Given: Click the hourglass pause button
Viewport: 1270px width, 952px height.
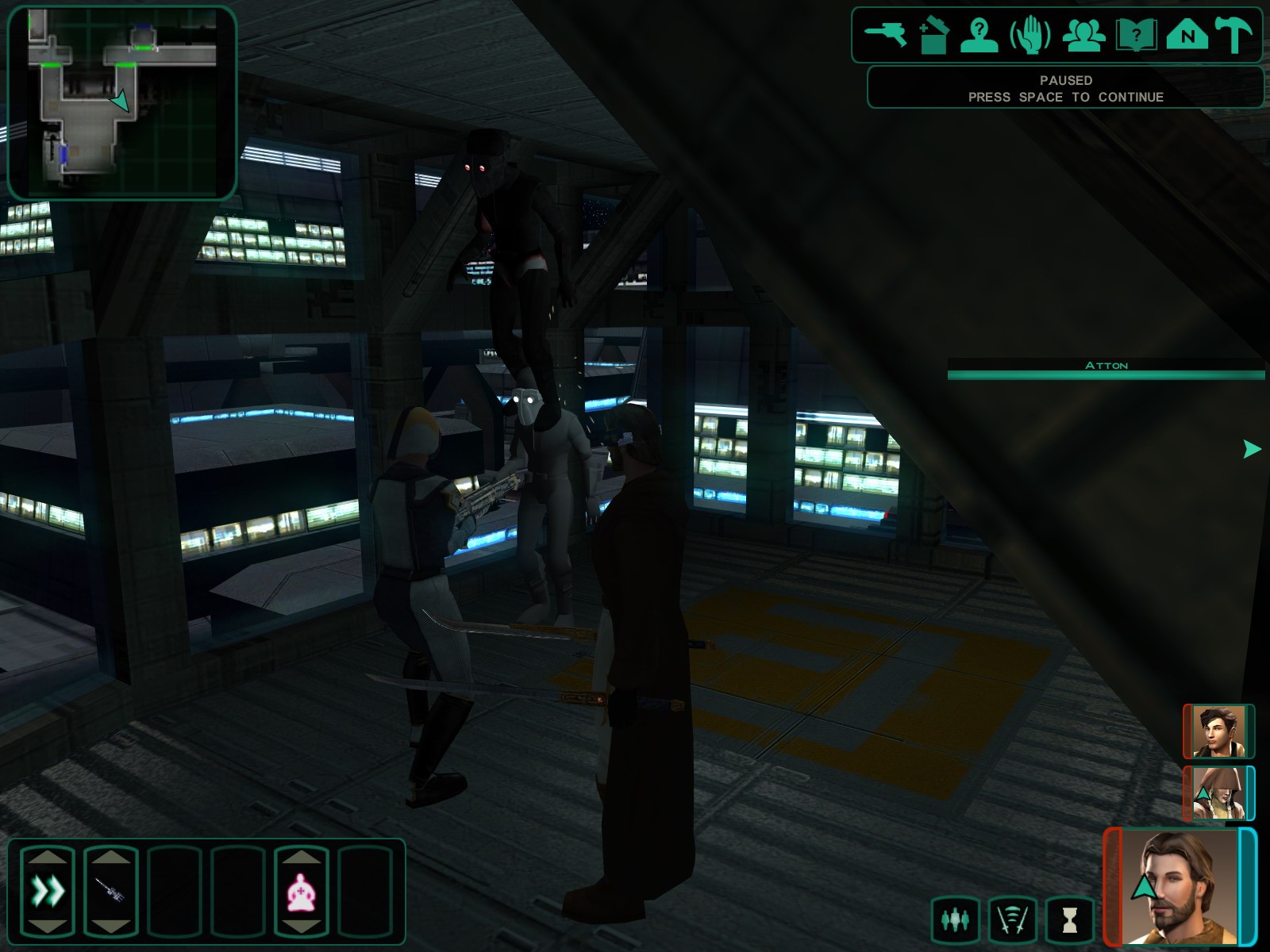Looking at the screenshot, I should click(1070, 919).
